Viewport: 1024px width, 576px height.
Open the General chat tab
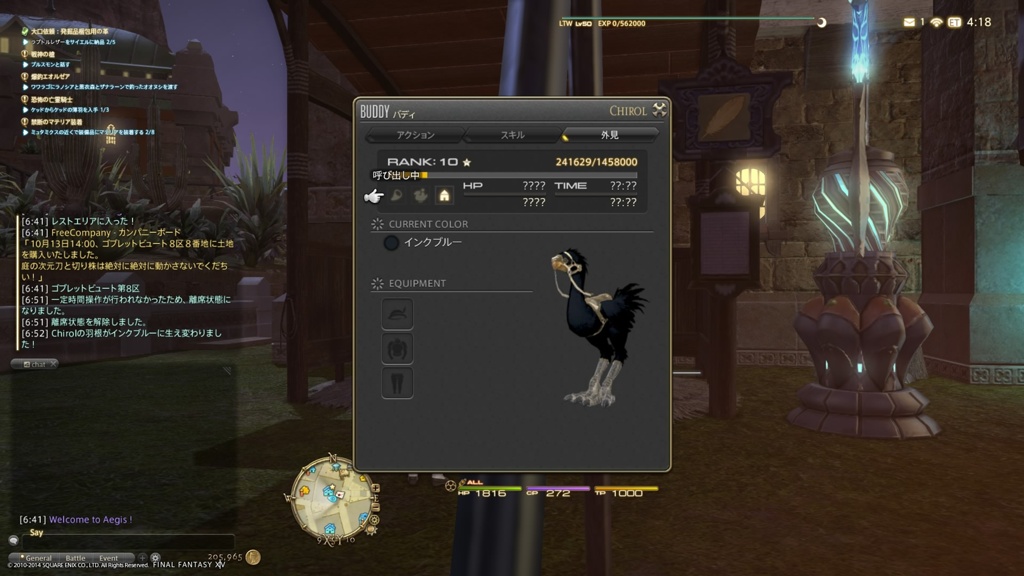(38, 558)
